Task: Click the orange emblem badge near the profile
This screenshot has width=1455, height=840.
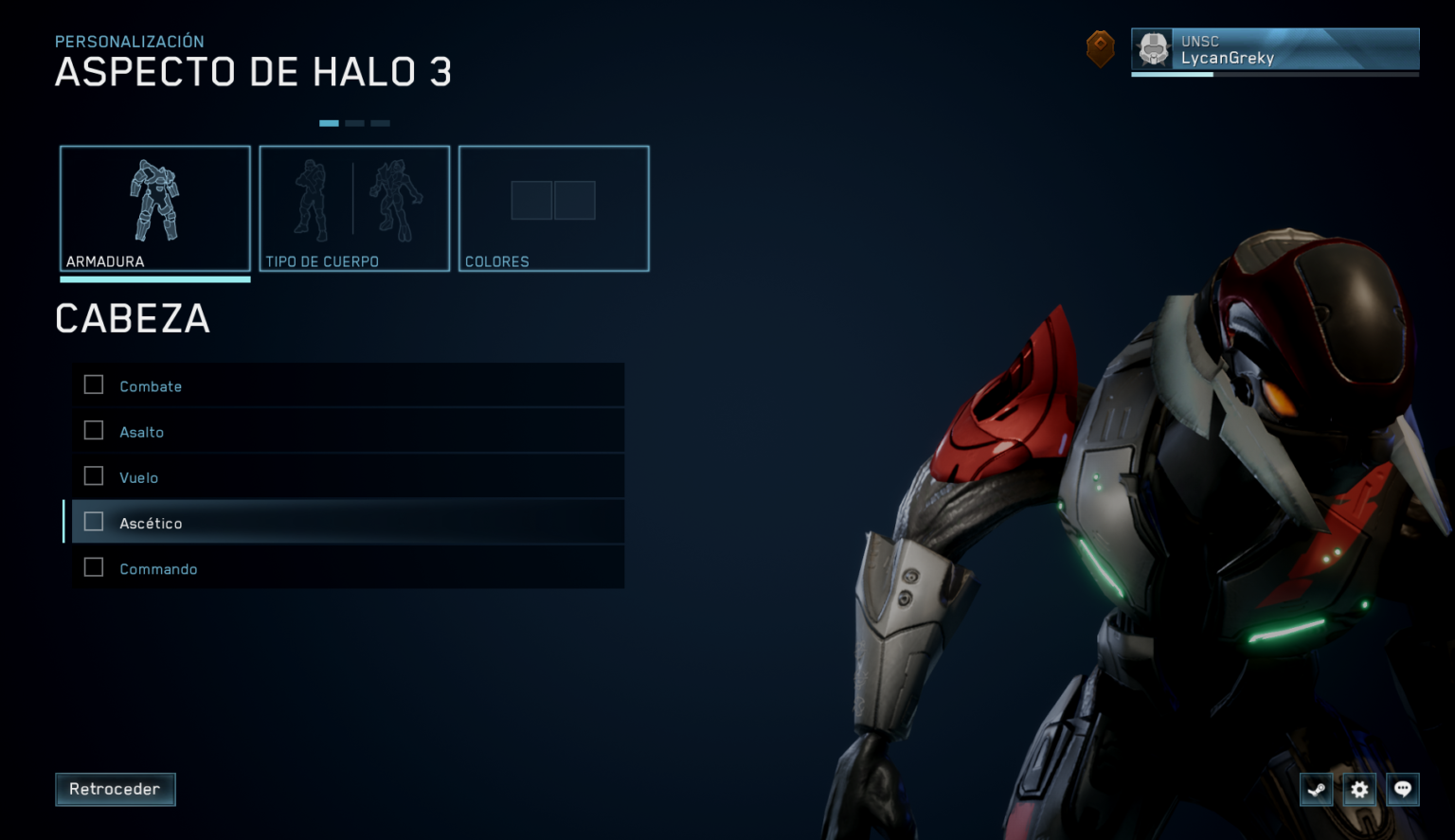Action: click(x=1100, y=48)
